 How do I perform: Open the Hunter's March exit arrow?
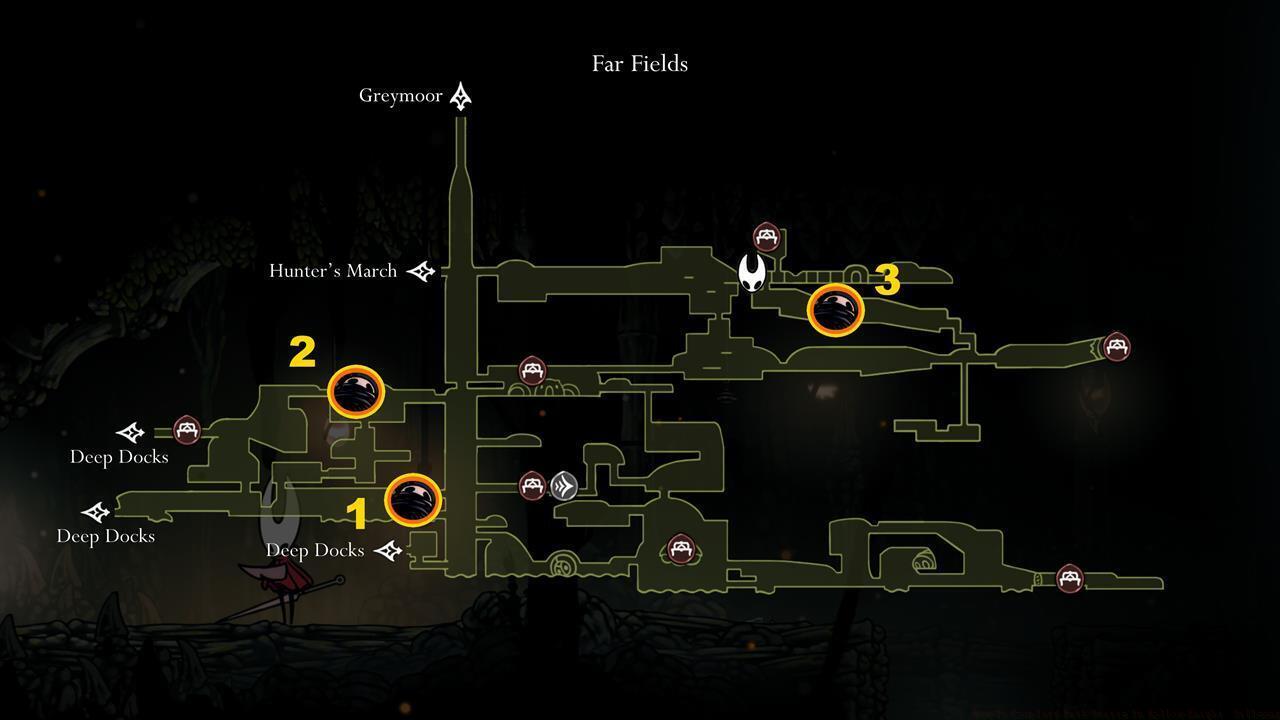point(421,271)
